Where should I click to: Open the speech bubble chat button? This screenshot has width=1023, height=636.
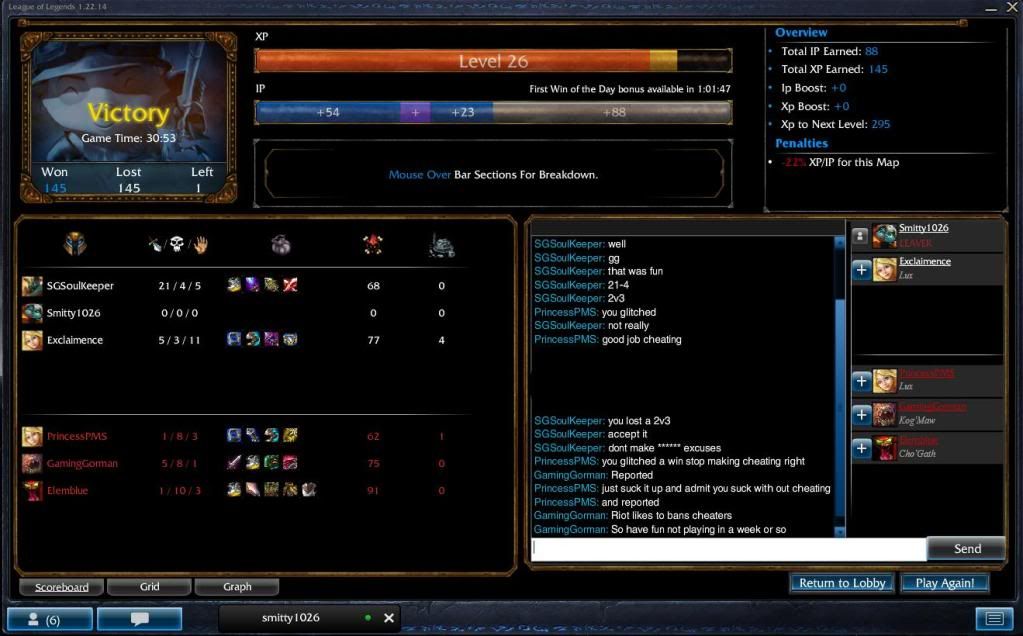coord(140,619)
